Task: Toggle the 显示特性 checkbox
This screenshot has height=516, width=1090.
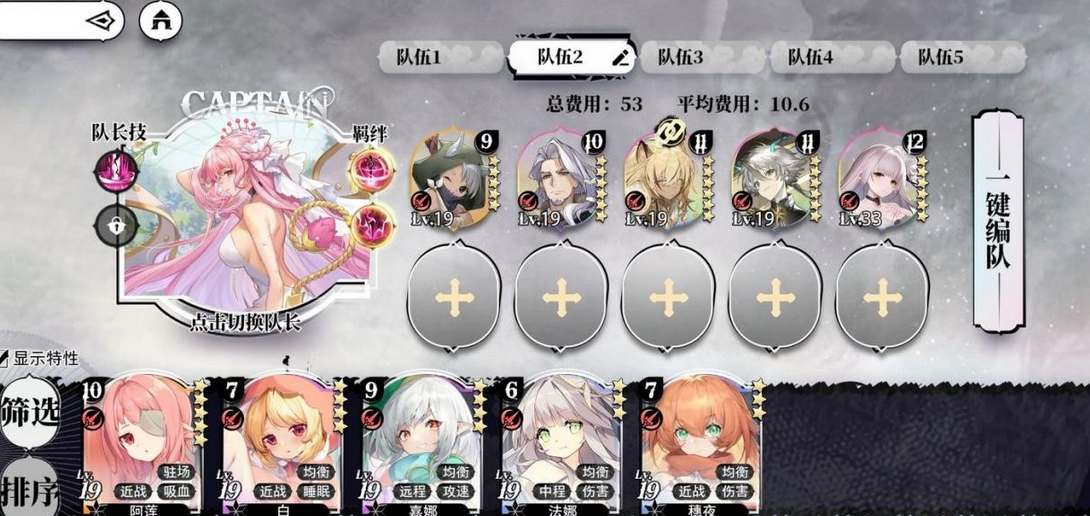Action: pyautogui.click(x=6, y=357)
